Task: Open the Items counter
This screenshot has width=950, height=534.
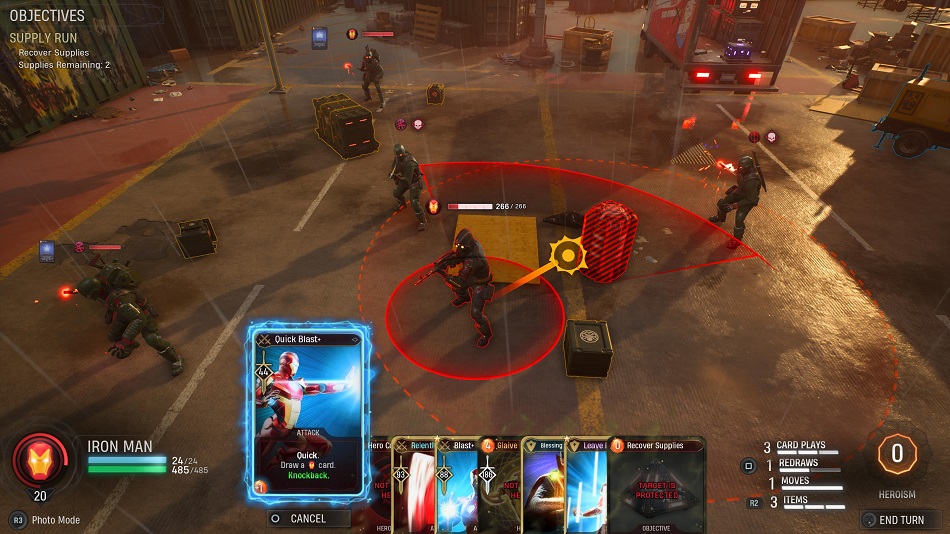Action: click(793, 501)
